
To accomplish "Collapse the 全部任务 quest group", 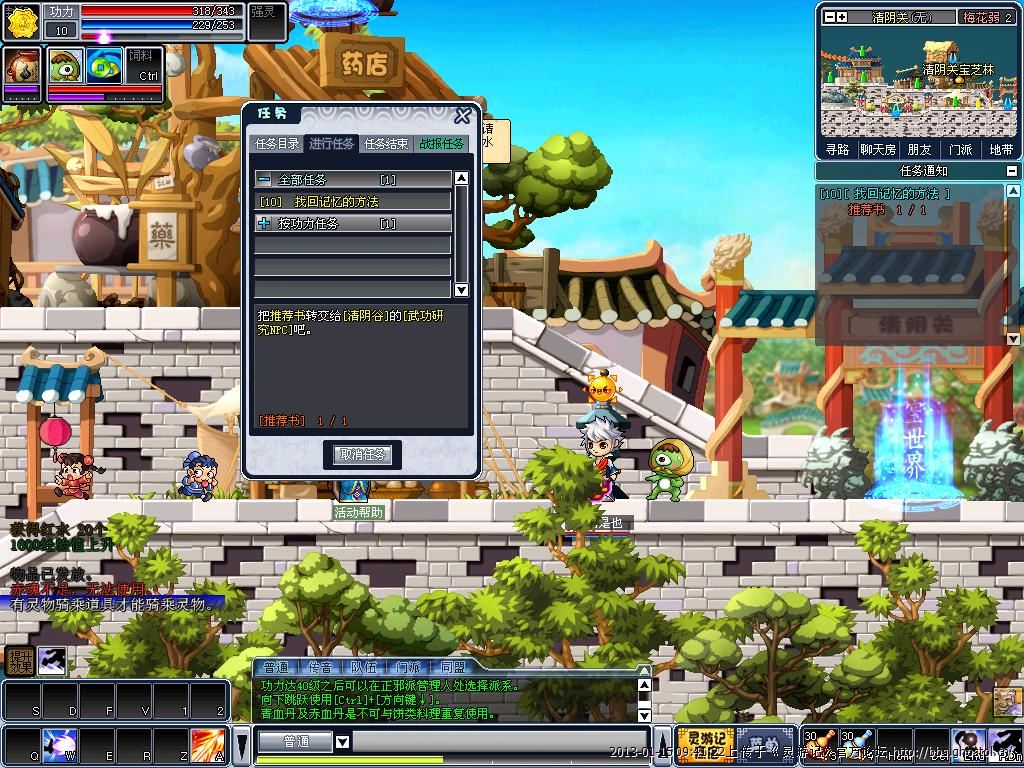I will 264,180.
